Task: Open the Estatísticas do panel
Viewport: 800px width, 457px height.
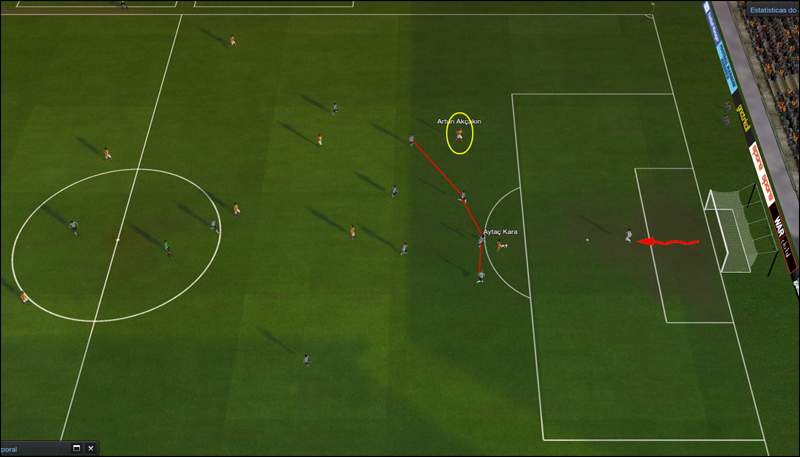Action: tap(773, 9)
